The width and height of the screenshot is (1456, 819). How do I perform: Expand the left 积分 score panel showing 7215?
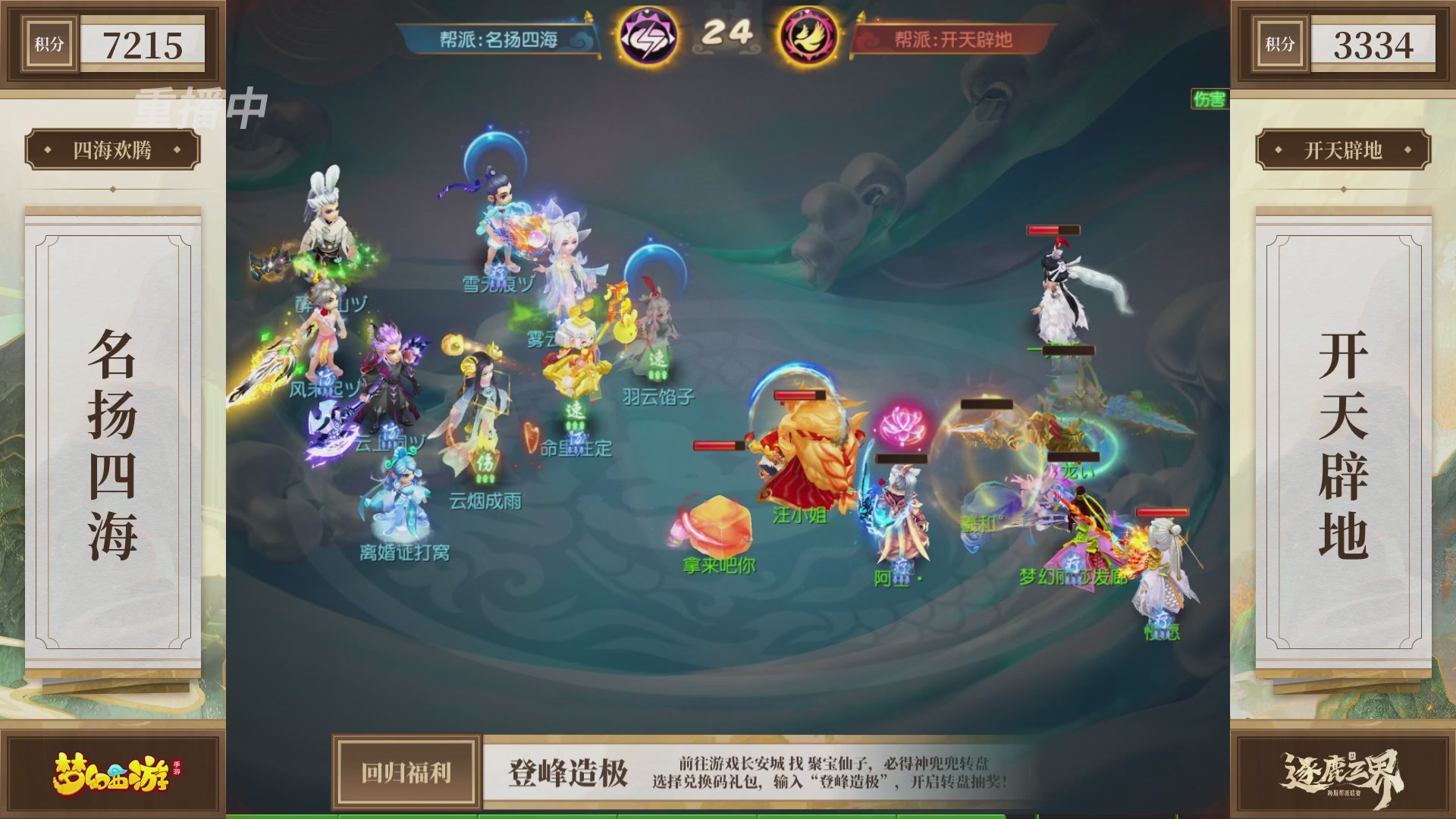click(x=114, y=44)
